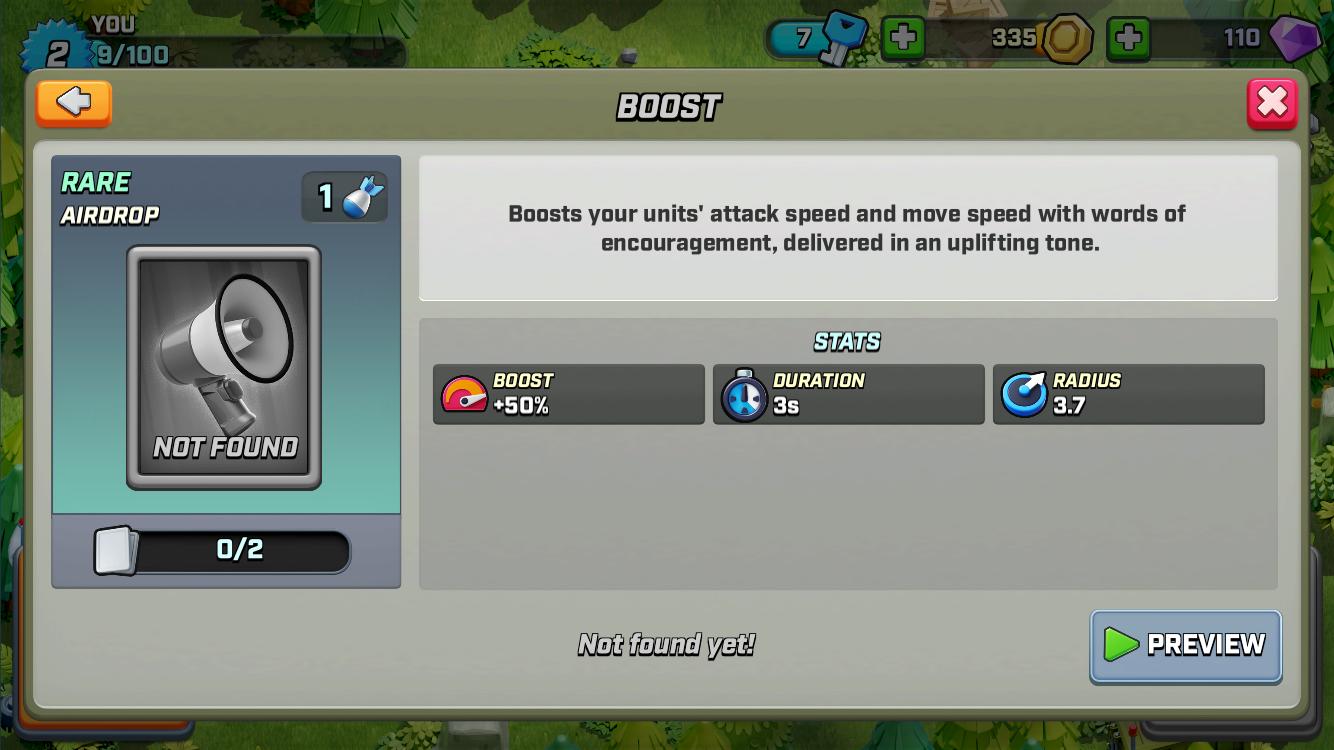Open the gold purchase plus button

[x=1129, y=40]
